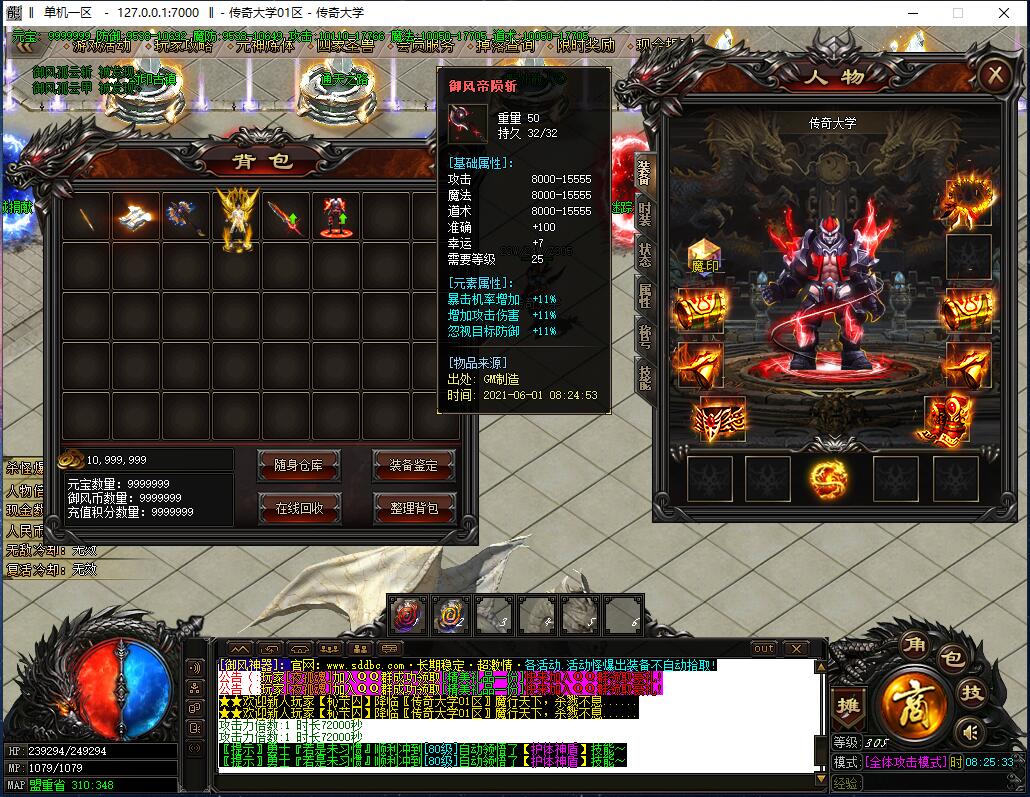Open the 状态 status tab
Viewport: 1030px width, 797px height.
click(645, 254)
